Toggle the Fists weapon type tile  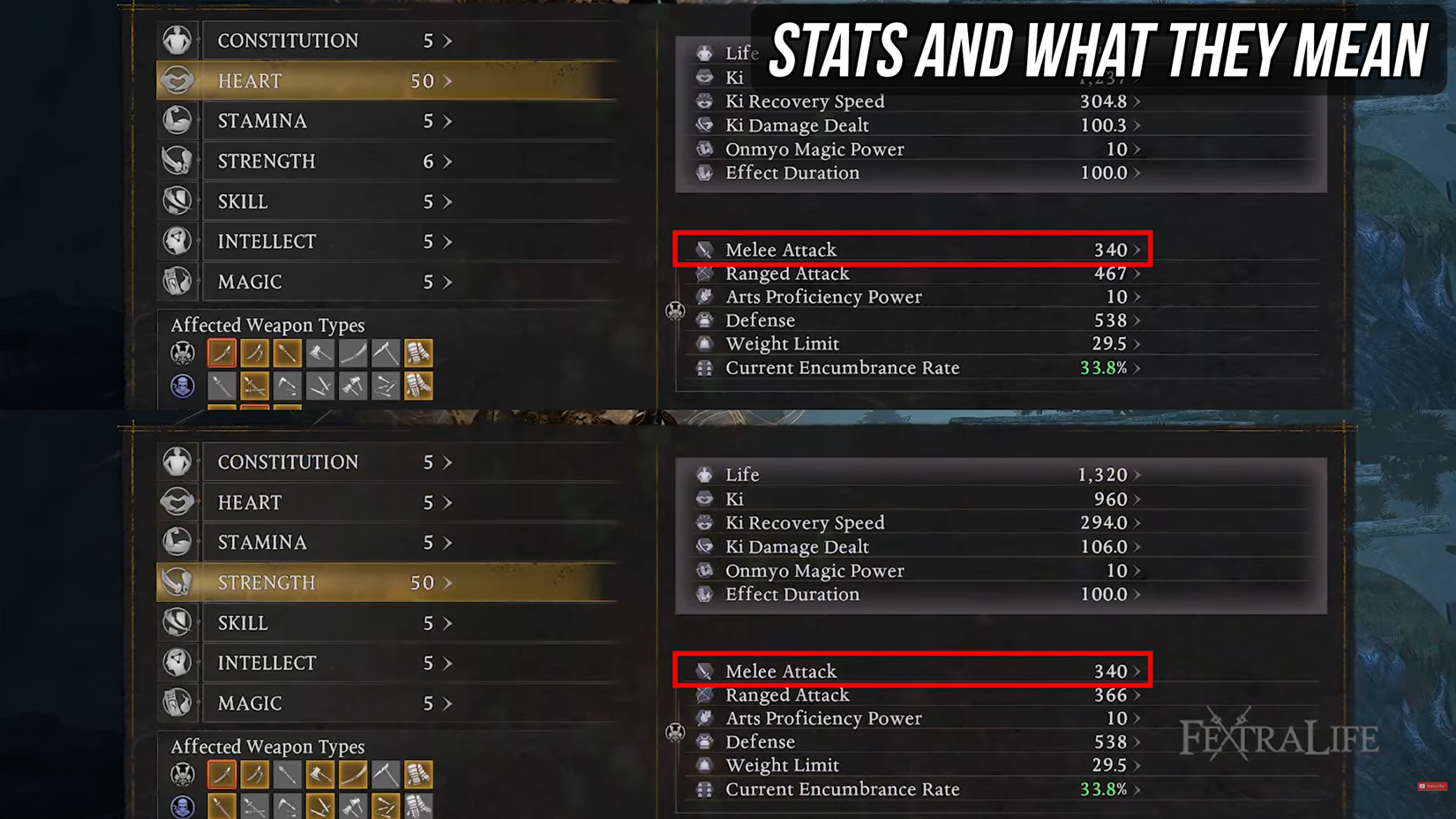(x=418, y=352)
